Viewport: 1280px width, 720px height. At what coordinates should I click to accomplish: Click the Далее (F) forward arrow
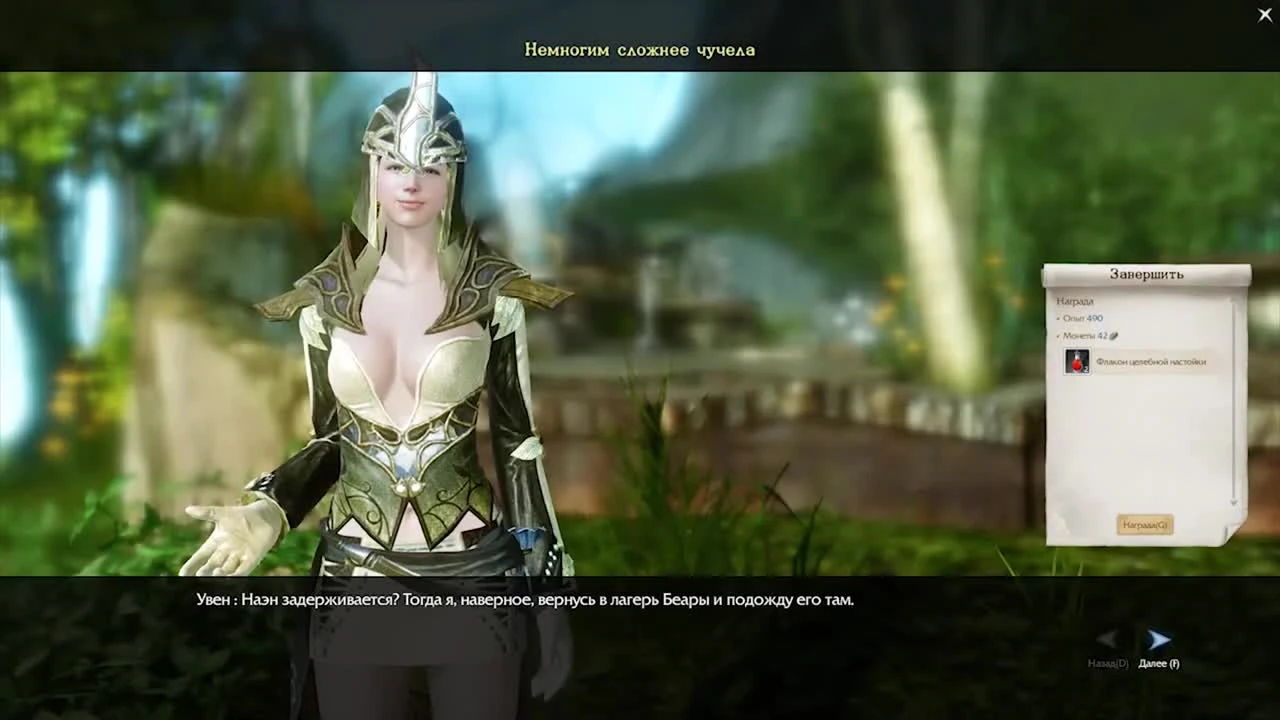point(1160,638)
